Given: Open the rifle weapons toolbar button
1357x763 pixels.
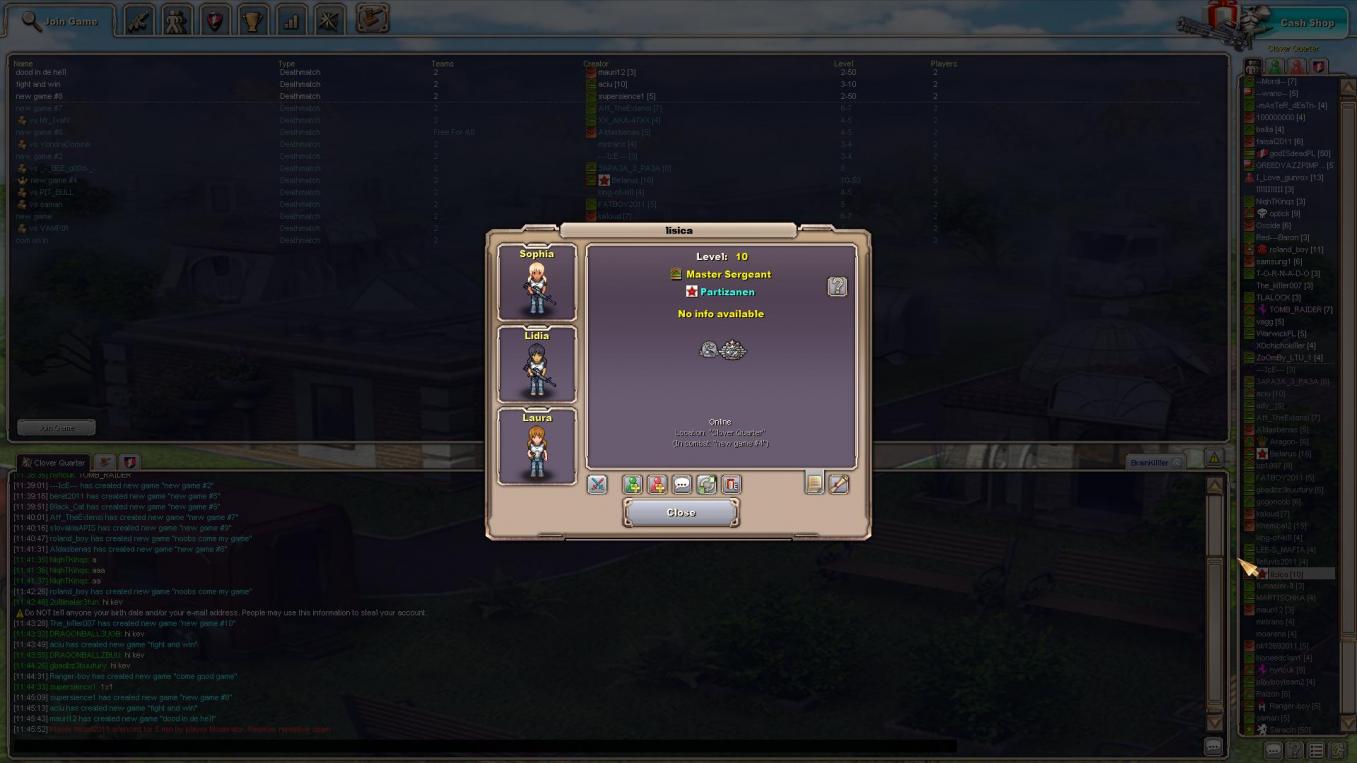Looking at the screenshot, I should click(139, 20).
